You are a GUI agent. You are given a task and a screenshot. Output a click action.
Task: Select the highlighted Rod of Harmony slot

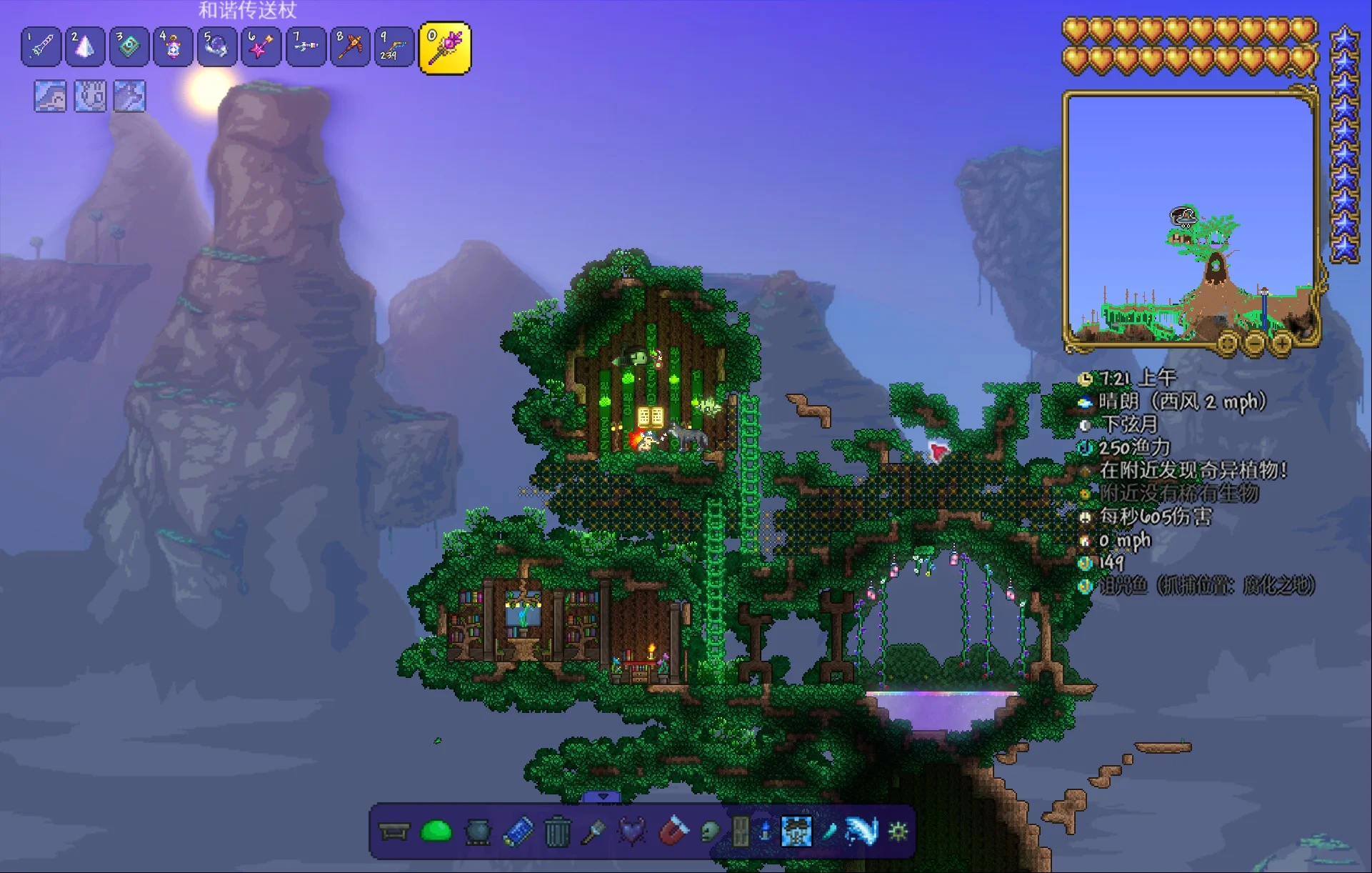coord(444,48)
